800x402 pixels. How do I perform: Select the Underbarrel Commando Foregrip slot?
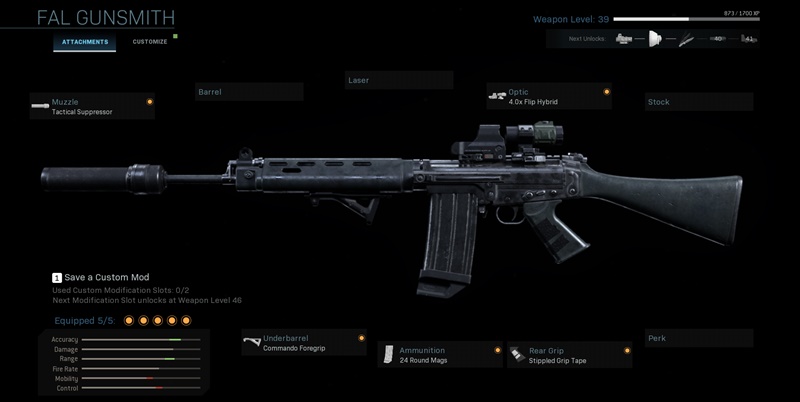click(303, 343)
